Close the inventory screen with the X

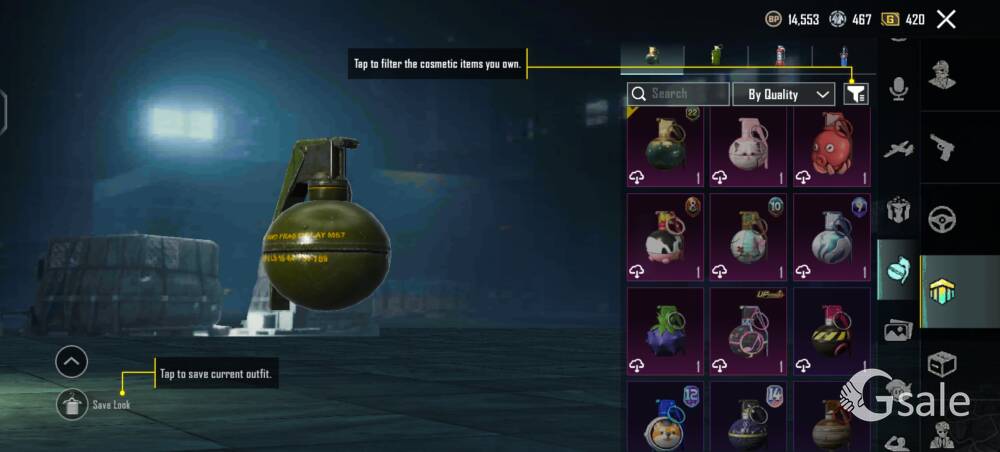946,19
